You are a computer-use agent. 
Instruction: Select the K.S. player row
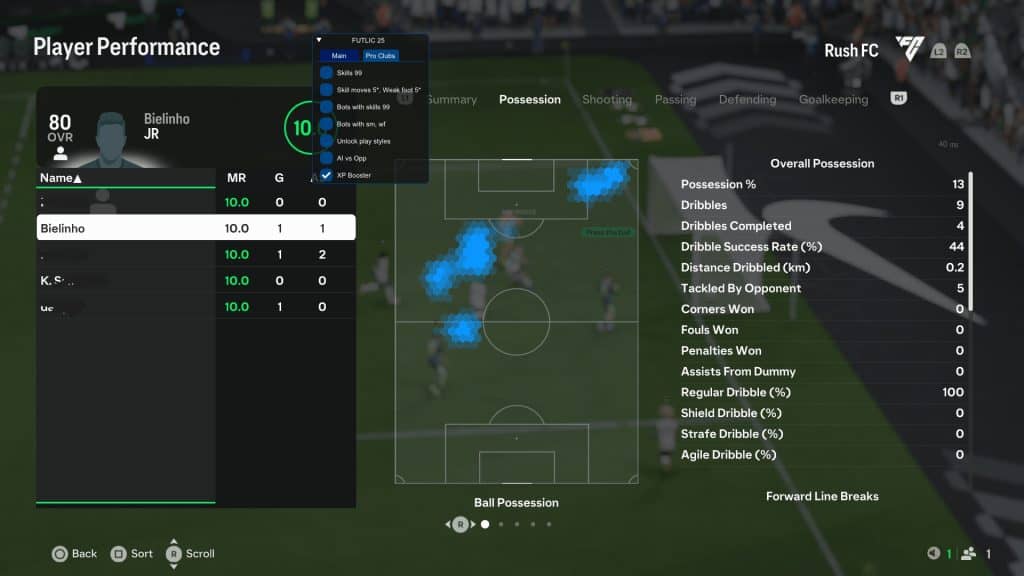tap(196, 280)
